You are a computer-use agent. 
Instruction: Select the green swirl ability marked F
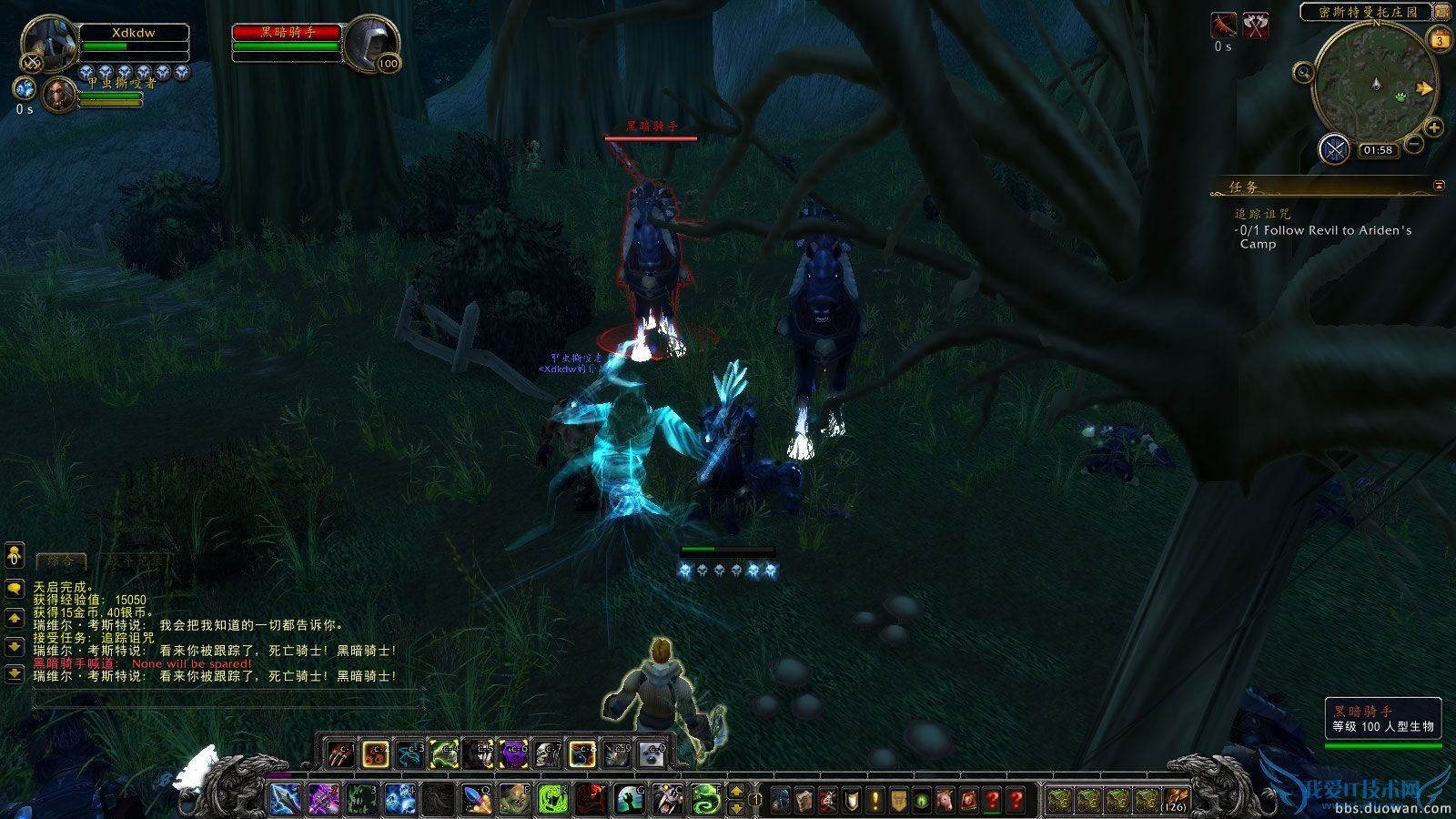pos(705,798)
